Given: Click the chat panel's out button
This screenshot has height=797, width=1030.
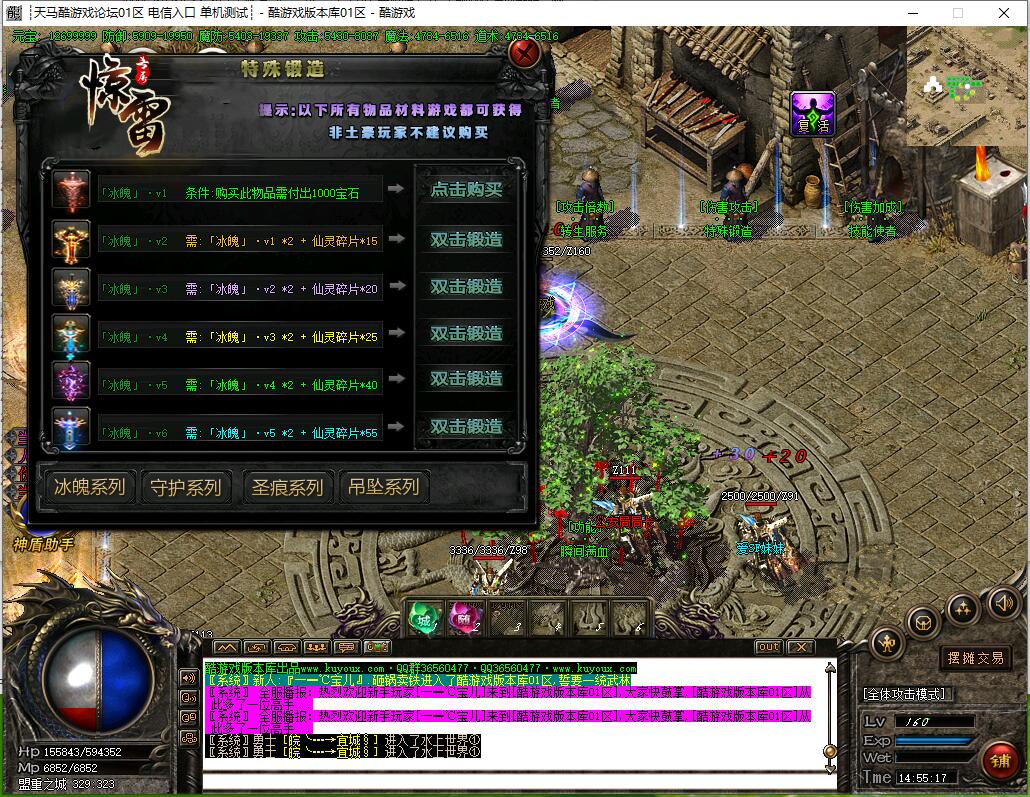Looking at the screenshot, I should tap(768, 647).
